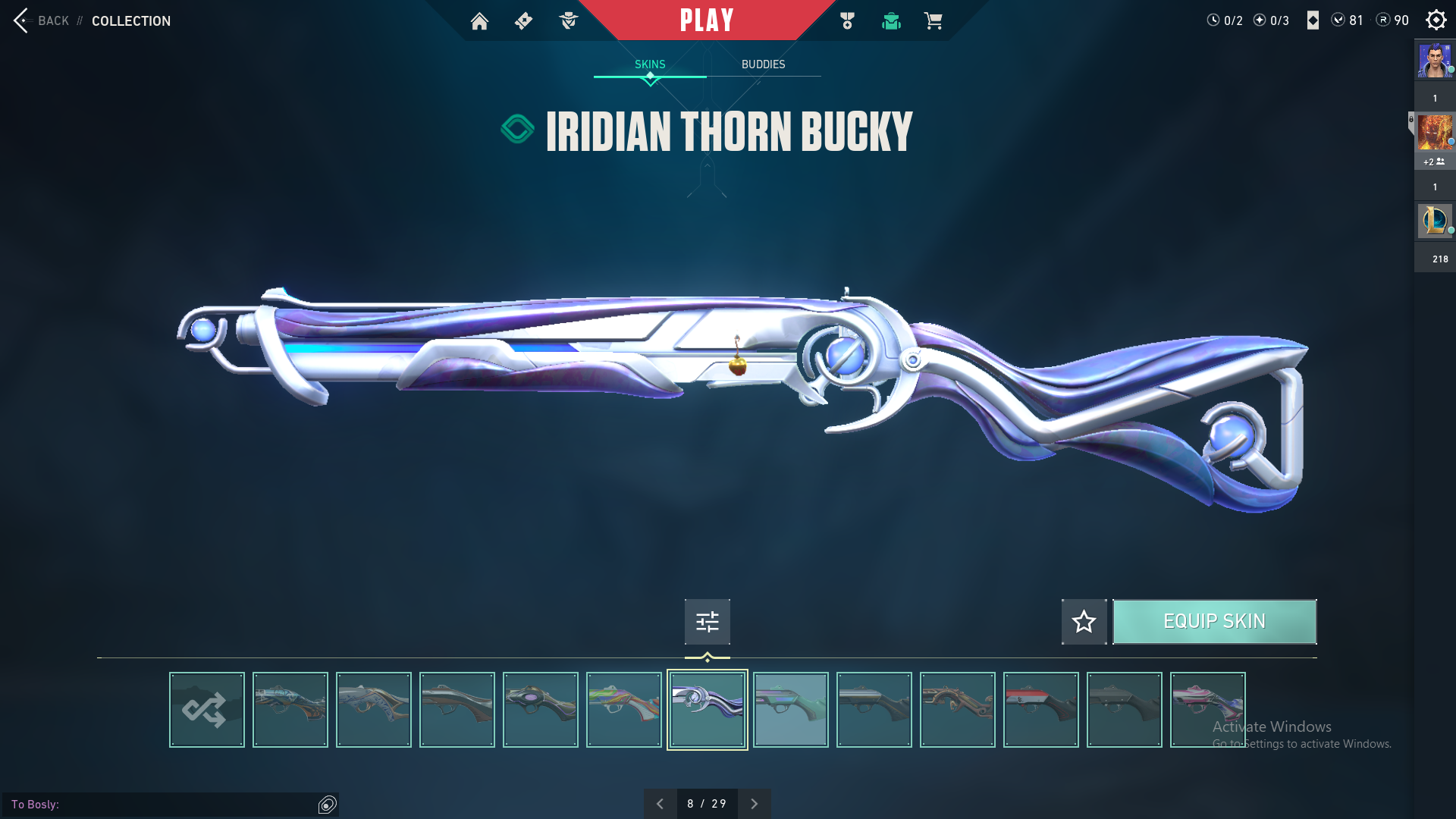Image resolution: width=1456 pixels, height=819 pixels.
Task: Open the skin filter sliders button
Action: coord(707,622)
